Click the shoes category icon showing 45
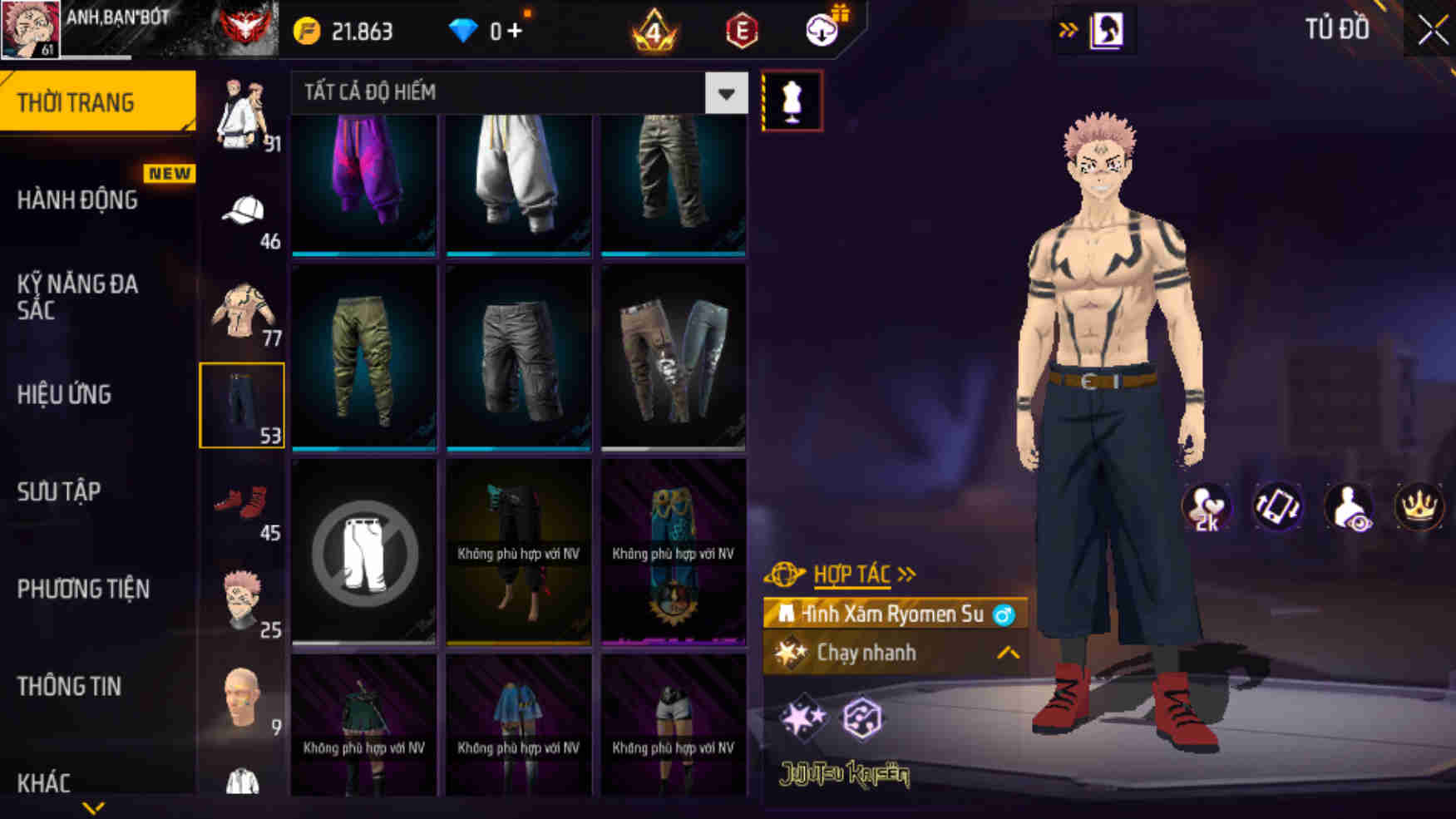The image size is (1456, 819). 242,503
